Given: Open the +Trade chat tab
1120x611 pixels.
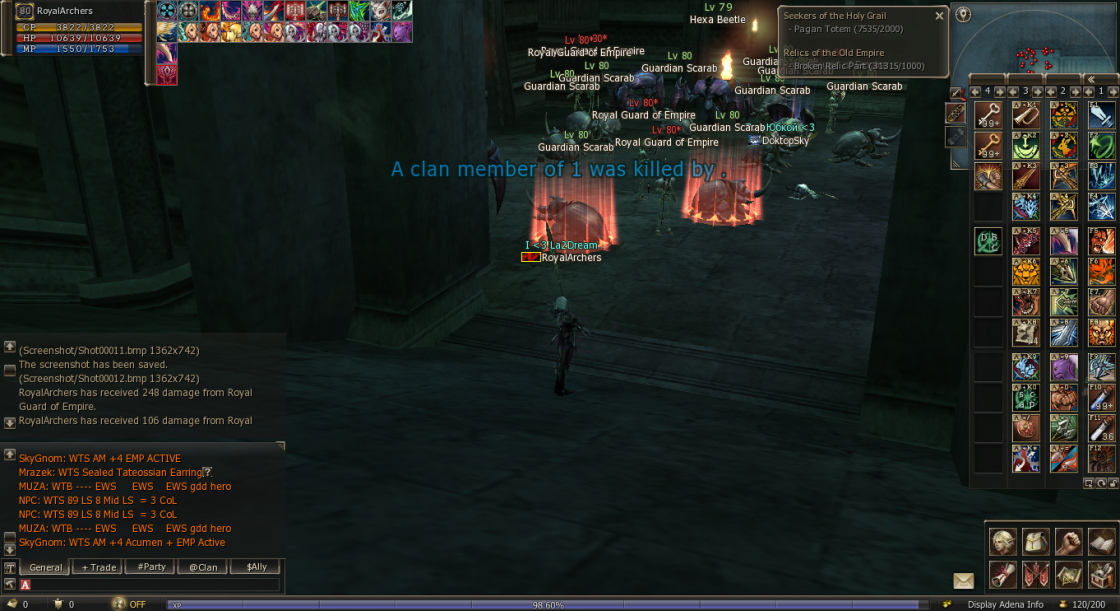Looking at the screenshot, I should (x=99, y=567).
